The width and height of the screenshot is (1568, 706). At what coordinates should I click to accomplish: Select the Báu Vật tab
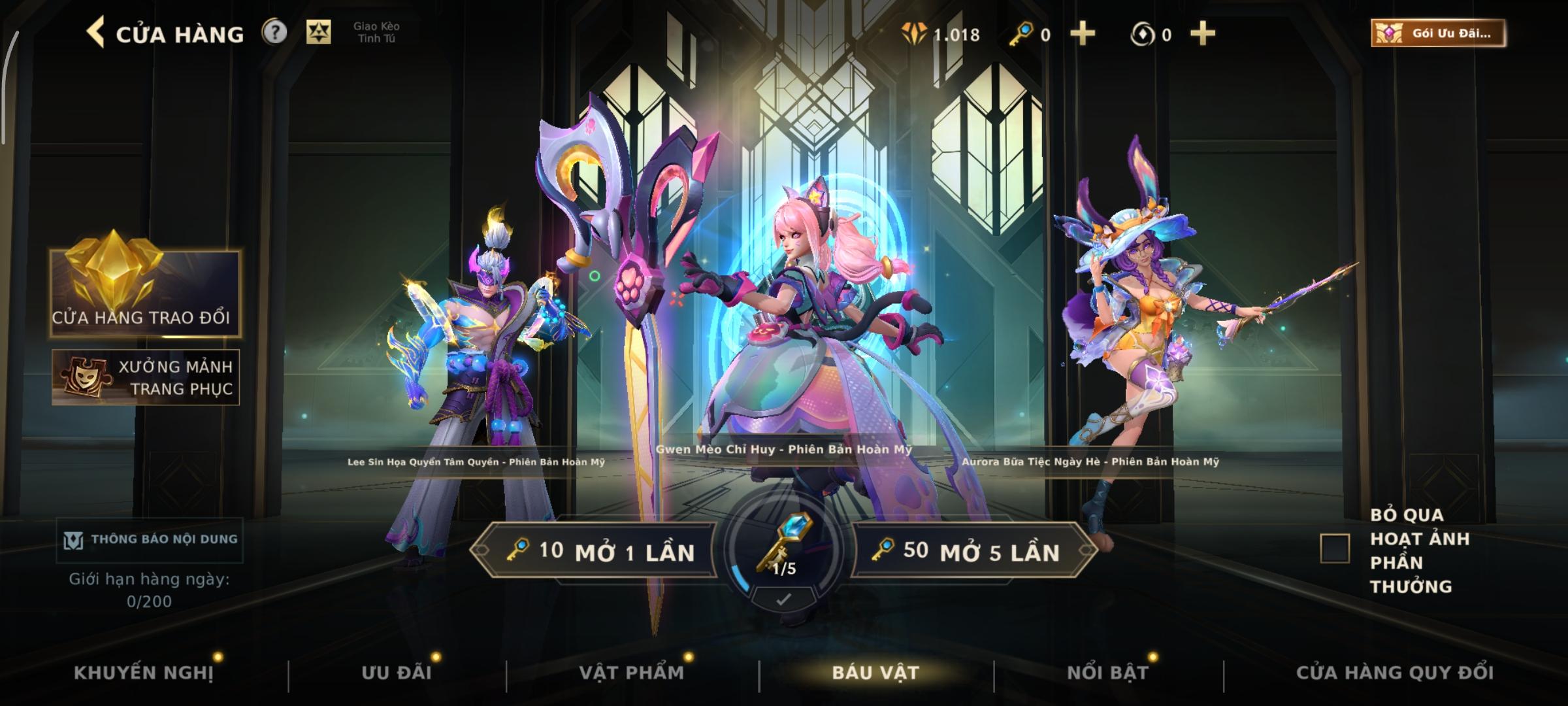[x=875, y=673]
